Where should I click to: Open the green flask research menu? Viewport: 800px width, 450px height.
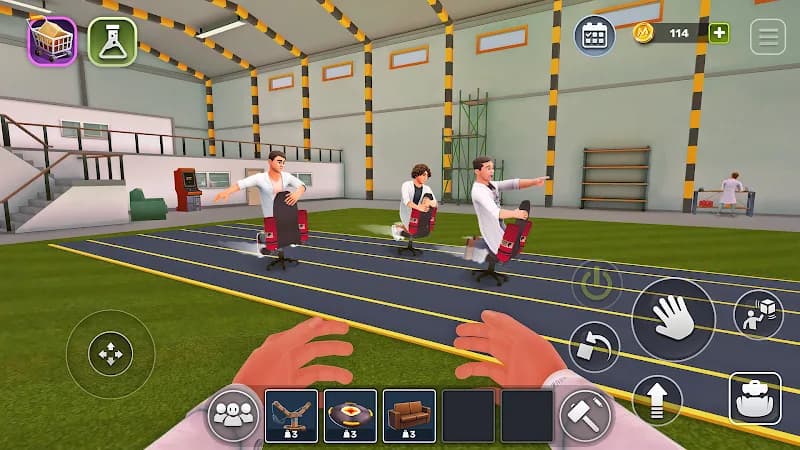tap(112, 41)
